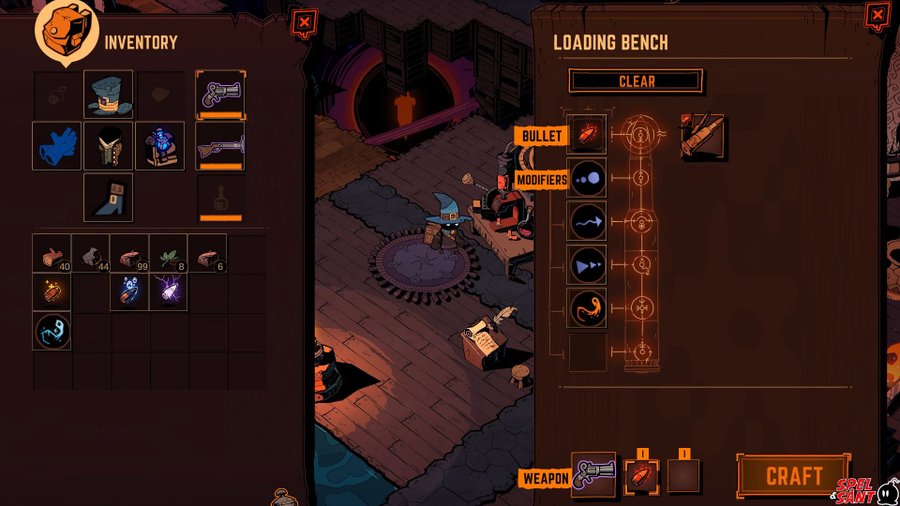The height and width of the screenshot is (506, 900).
Task: Select the blue gloves equipment slot
Action: [x=56, y=146]
